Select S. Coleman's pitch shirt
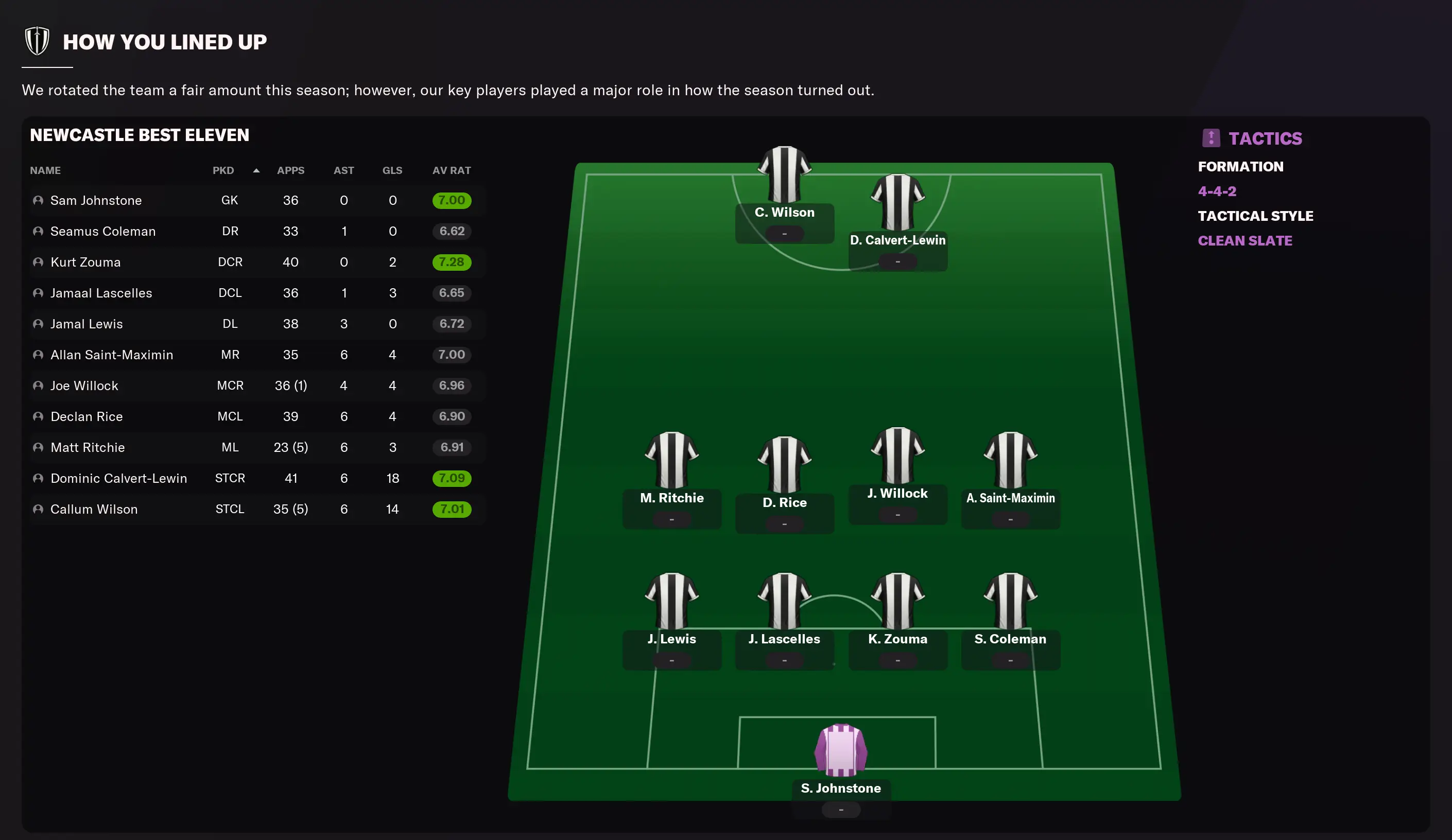The image size is (1452, 840). coord(1010,600)
